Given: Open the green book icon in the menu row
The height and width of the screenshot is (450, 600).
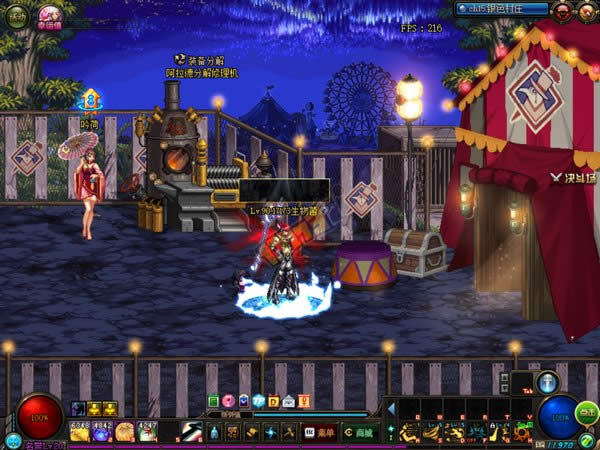Looking at the screenshot, I should [x=213, y=401].
